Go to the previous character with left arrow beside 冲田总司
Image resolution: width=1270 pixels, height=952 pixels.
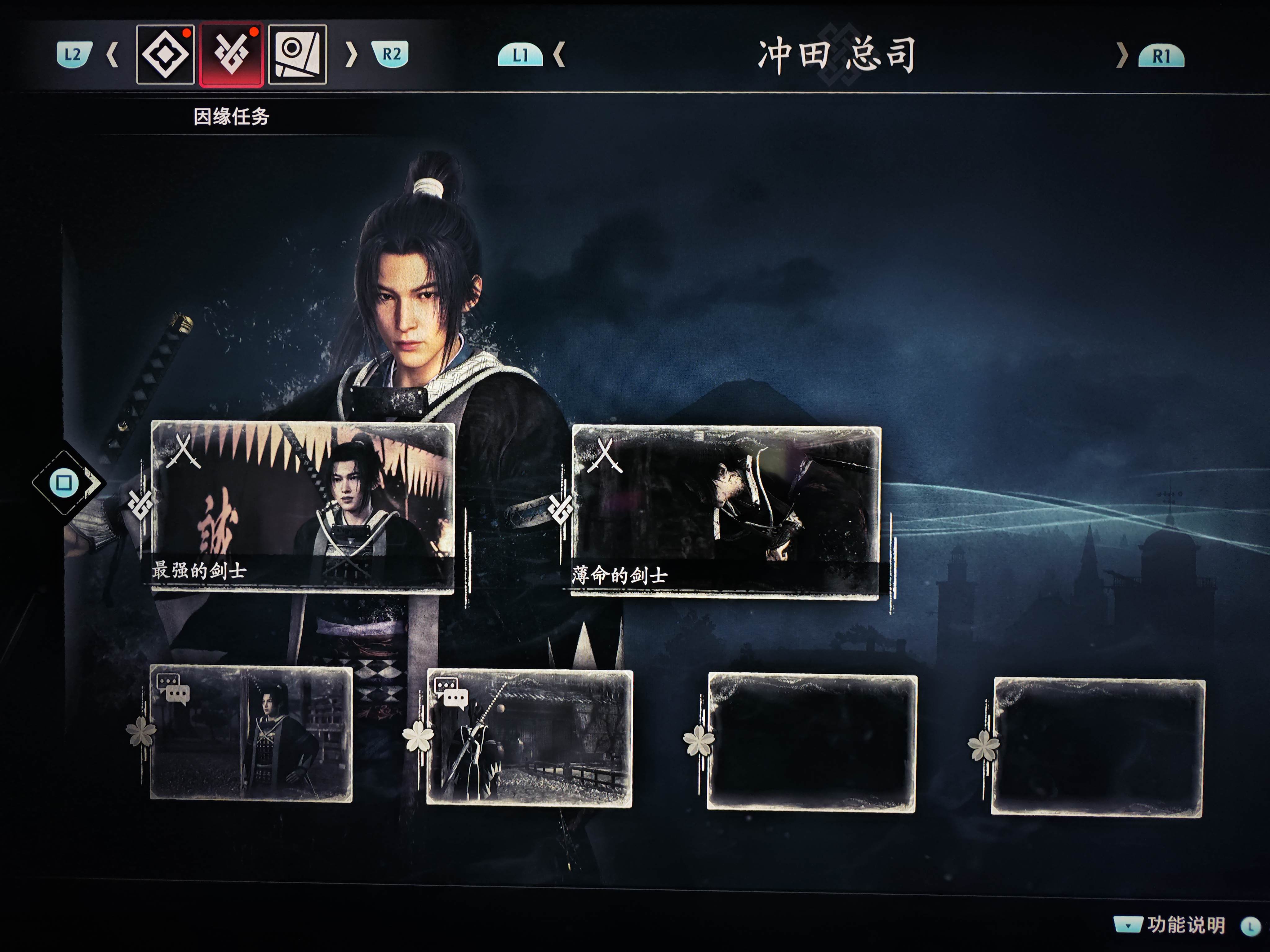pyautogui.click(x=559, y=55)
